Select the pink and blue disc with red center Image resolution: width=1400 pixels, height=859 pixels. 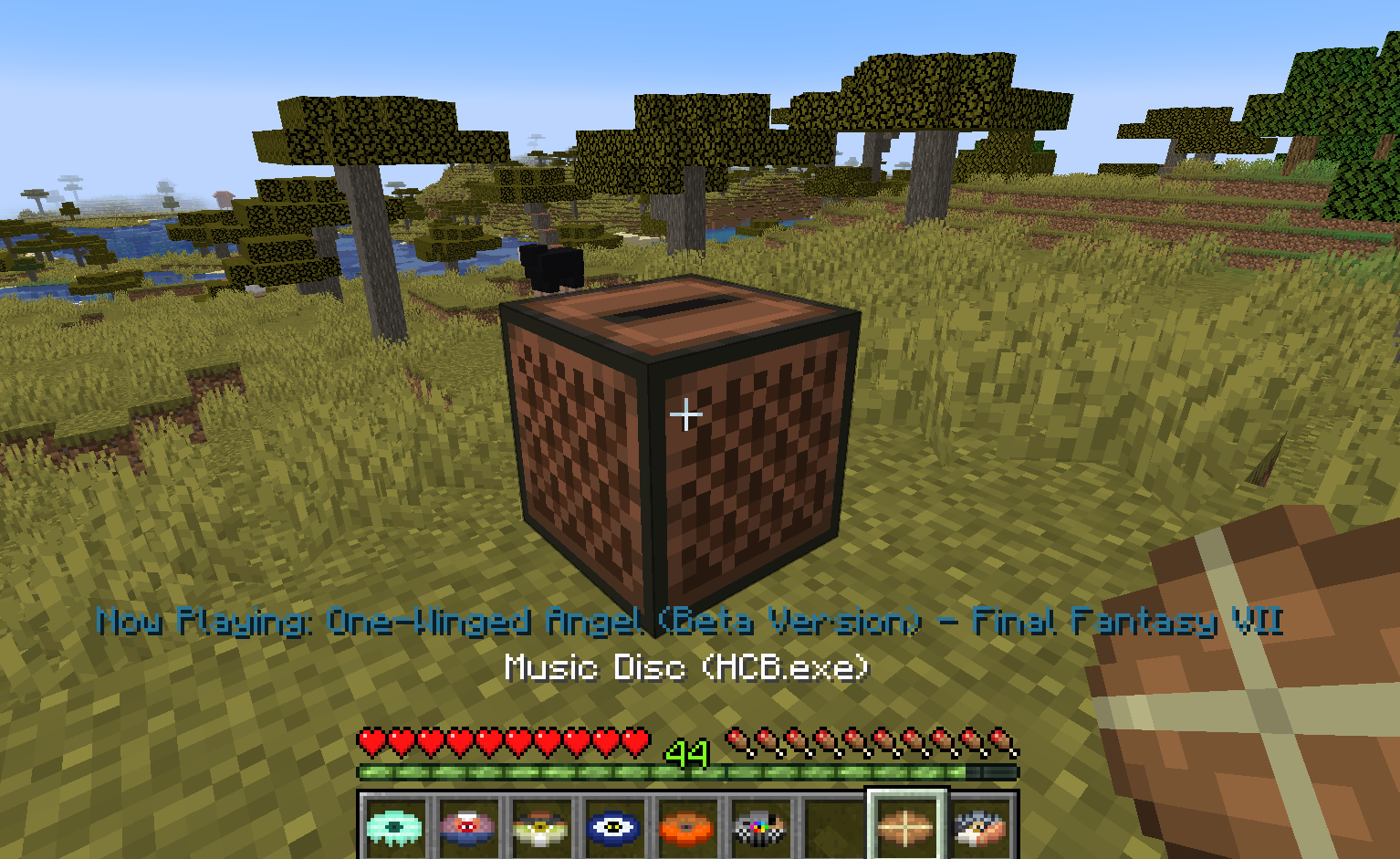tap(467, 827)
